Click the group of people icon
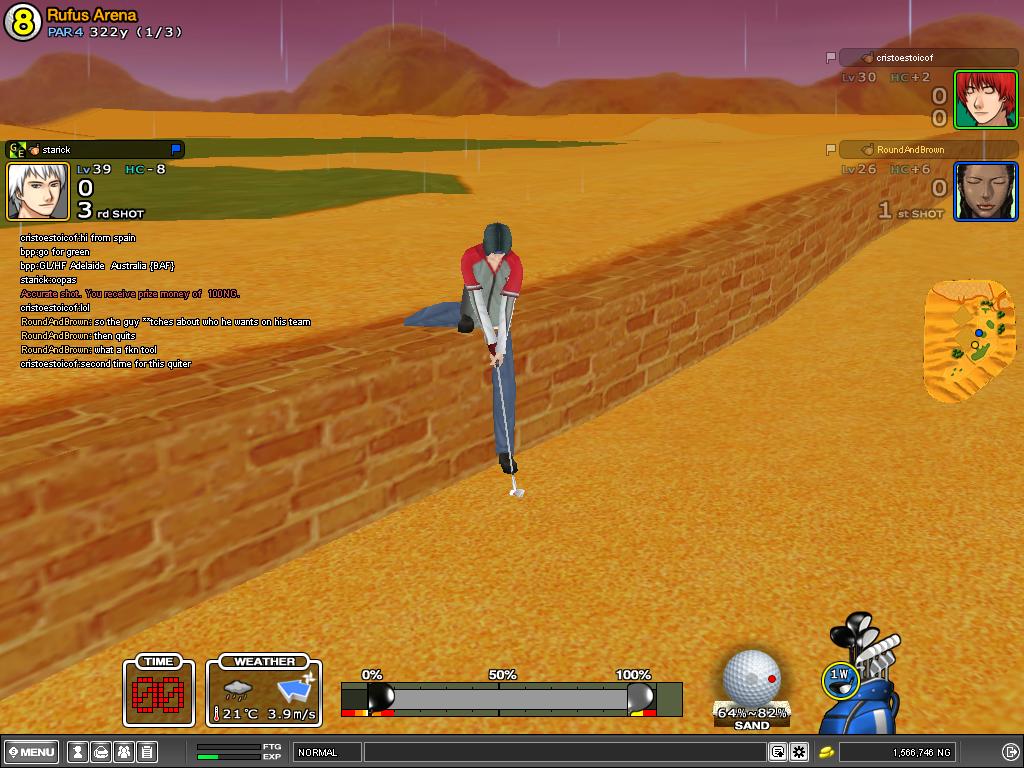The height and width of the screenshot is (768, 1024). coord(124,752)
